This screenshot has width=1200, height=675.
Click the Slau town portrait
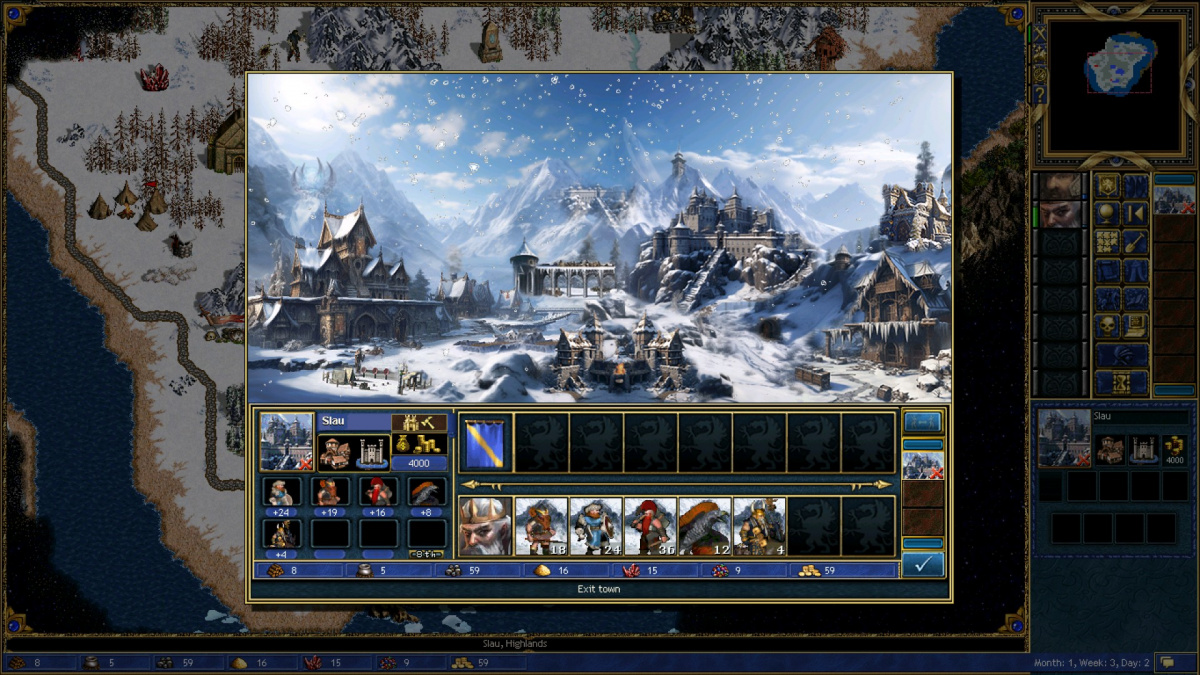click(287, 441)
